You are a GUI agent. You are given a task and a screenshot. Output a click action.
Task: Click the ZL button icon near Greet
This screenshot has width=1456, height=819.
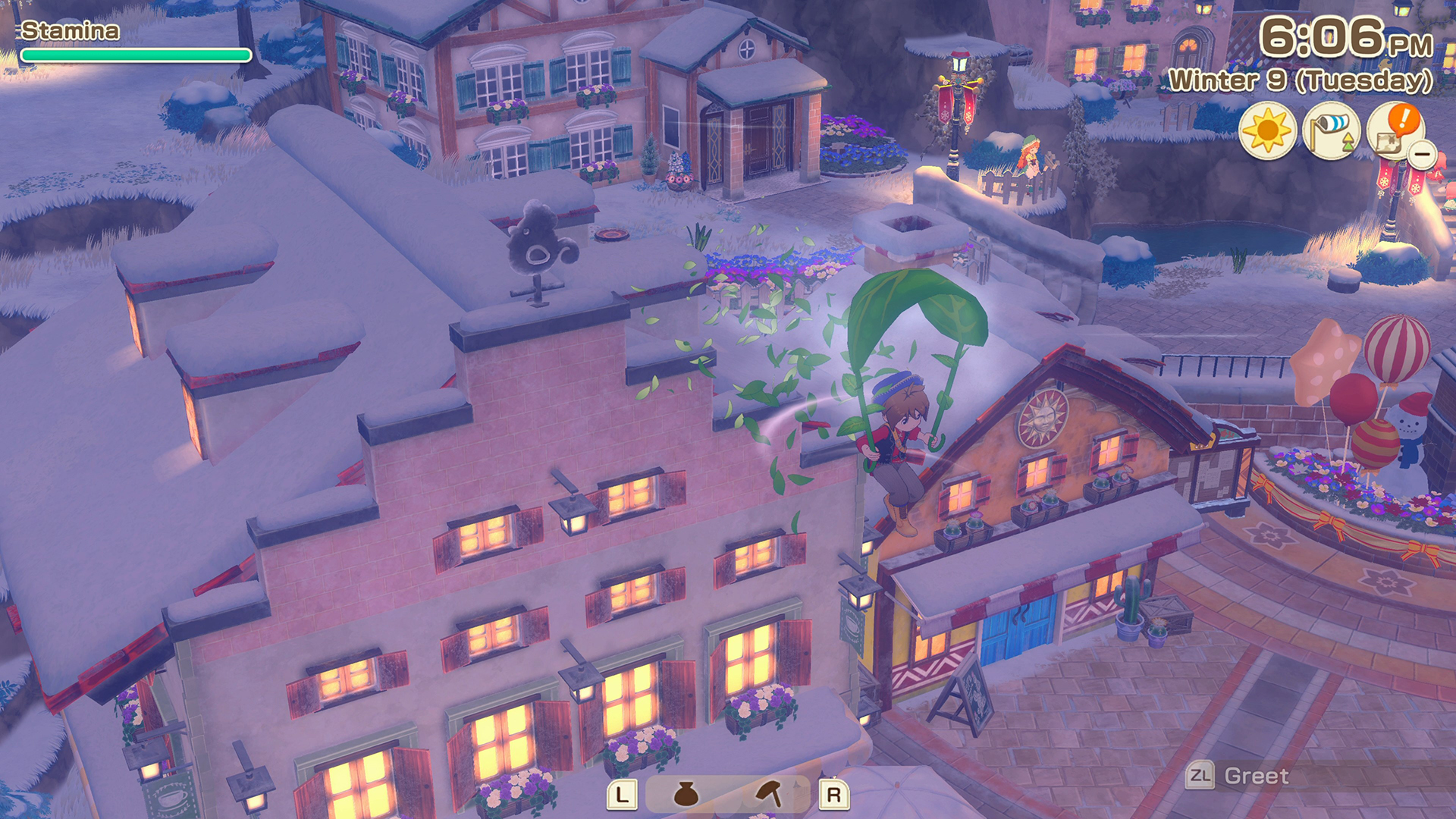(1199, 776)
